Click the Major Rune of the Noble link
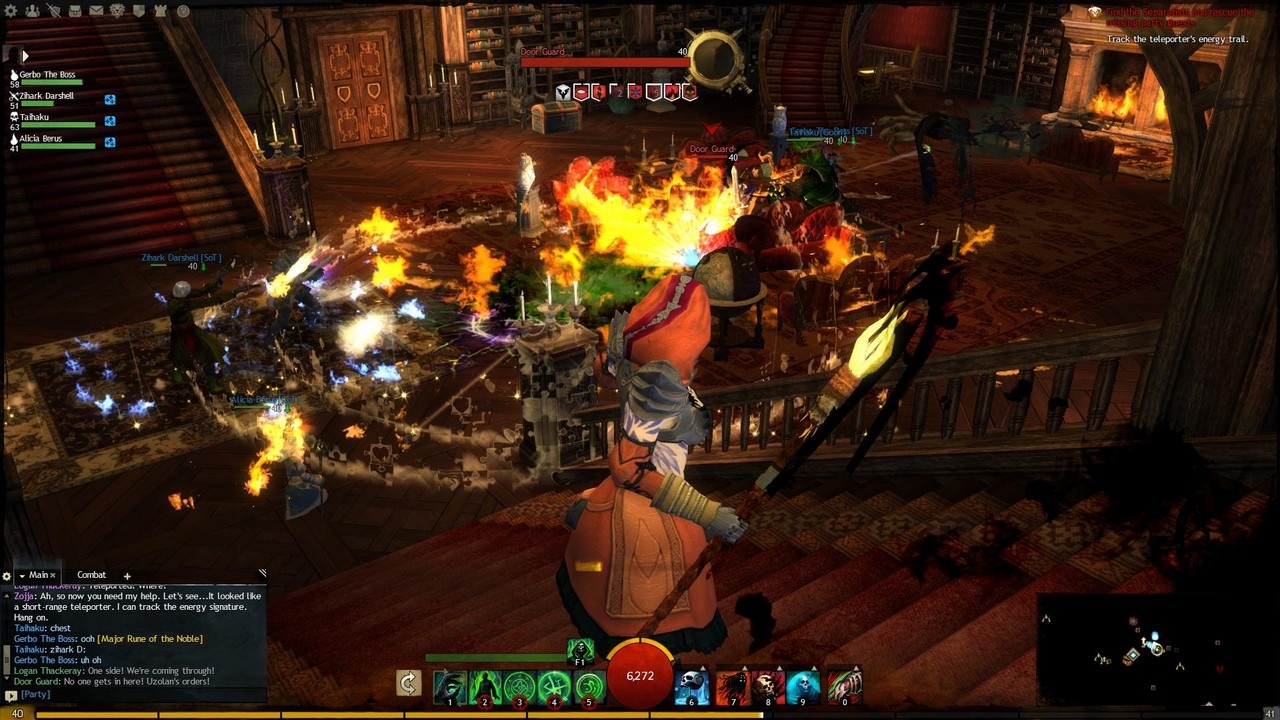The width and height of the screenshot is (1280, 720). [x=149, y=638]
